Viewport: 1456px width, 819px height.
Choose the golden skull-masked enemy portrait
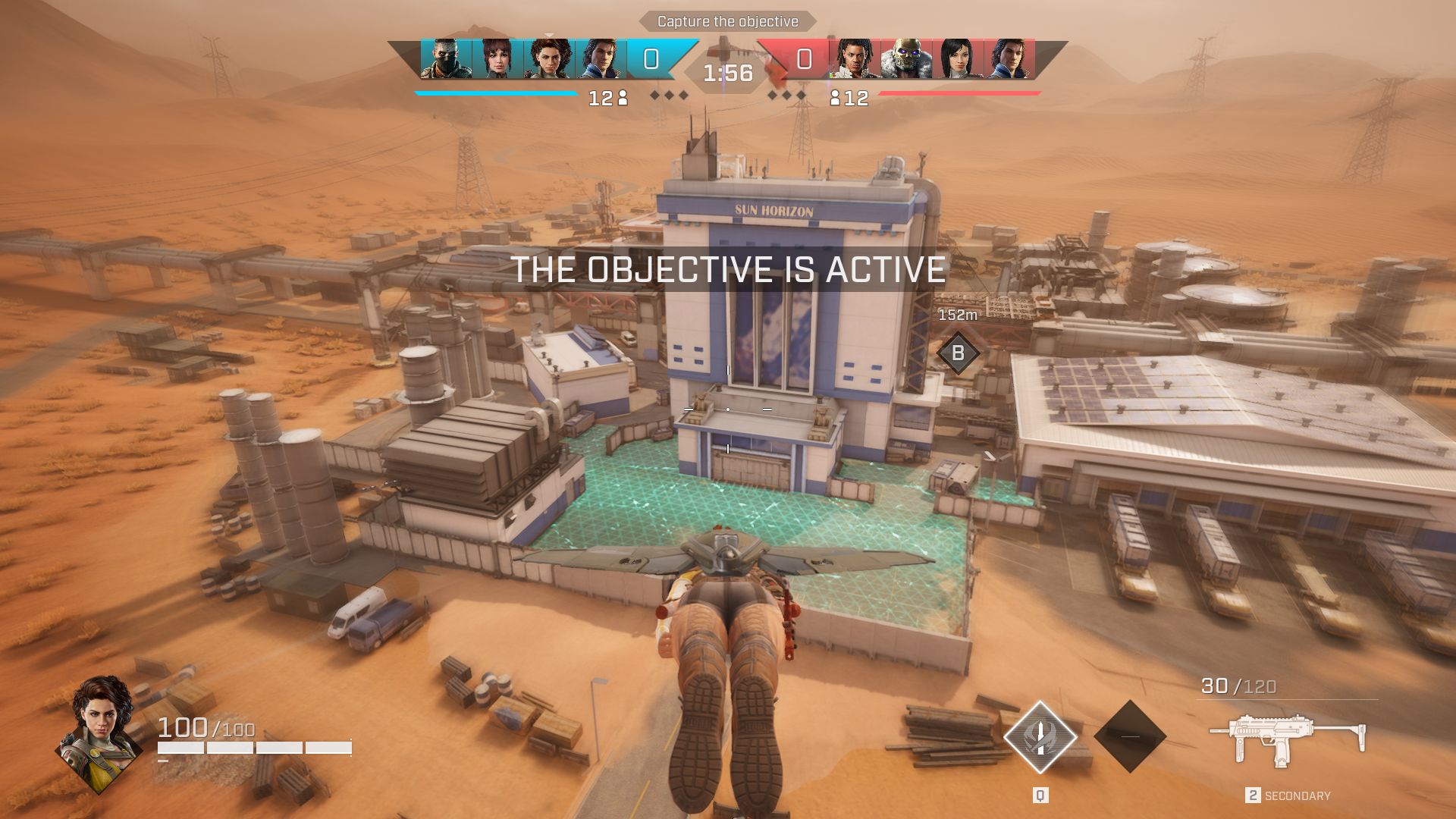[x=907, y=59]
